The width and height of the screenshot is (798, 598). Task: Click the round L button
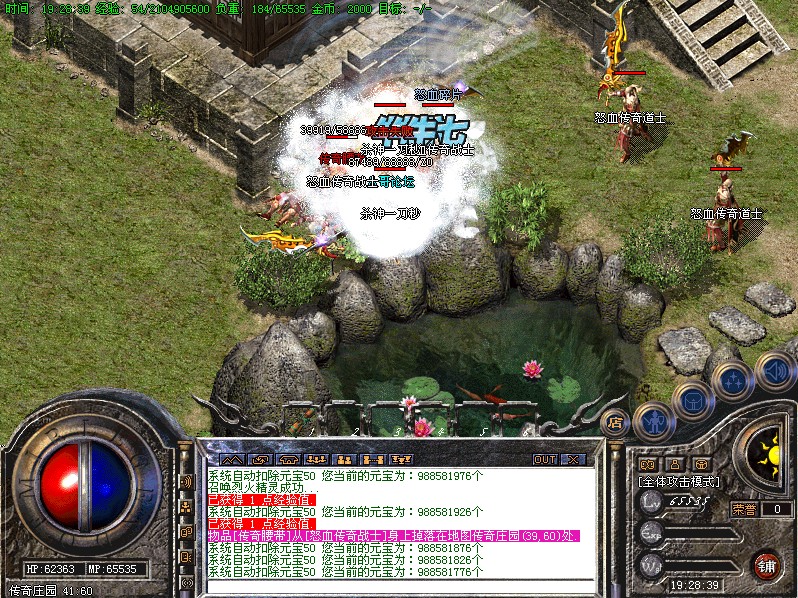[652, 502]
